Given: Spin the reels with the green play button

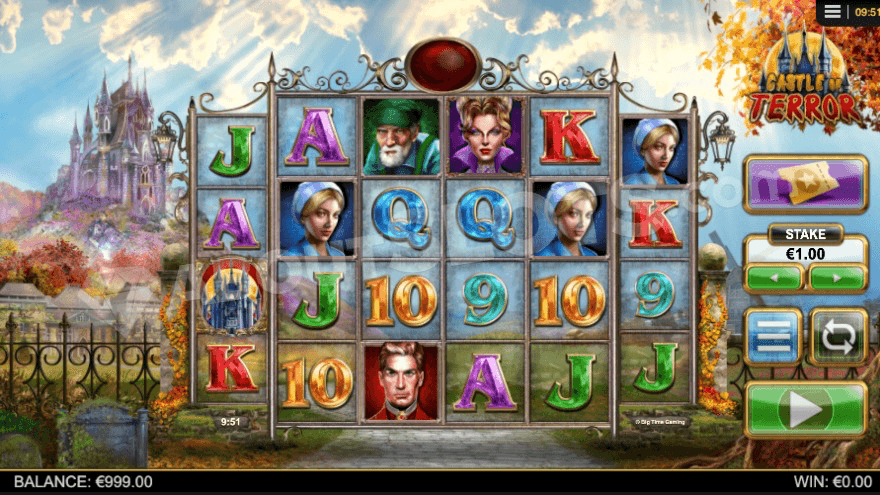Looking at the screenshot, I should tap(805, 409).
